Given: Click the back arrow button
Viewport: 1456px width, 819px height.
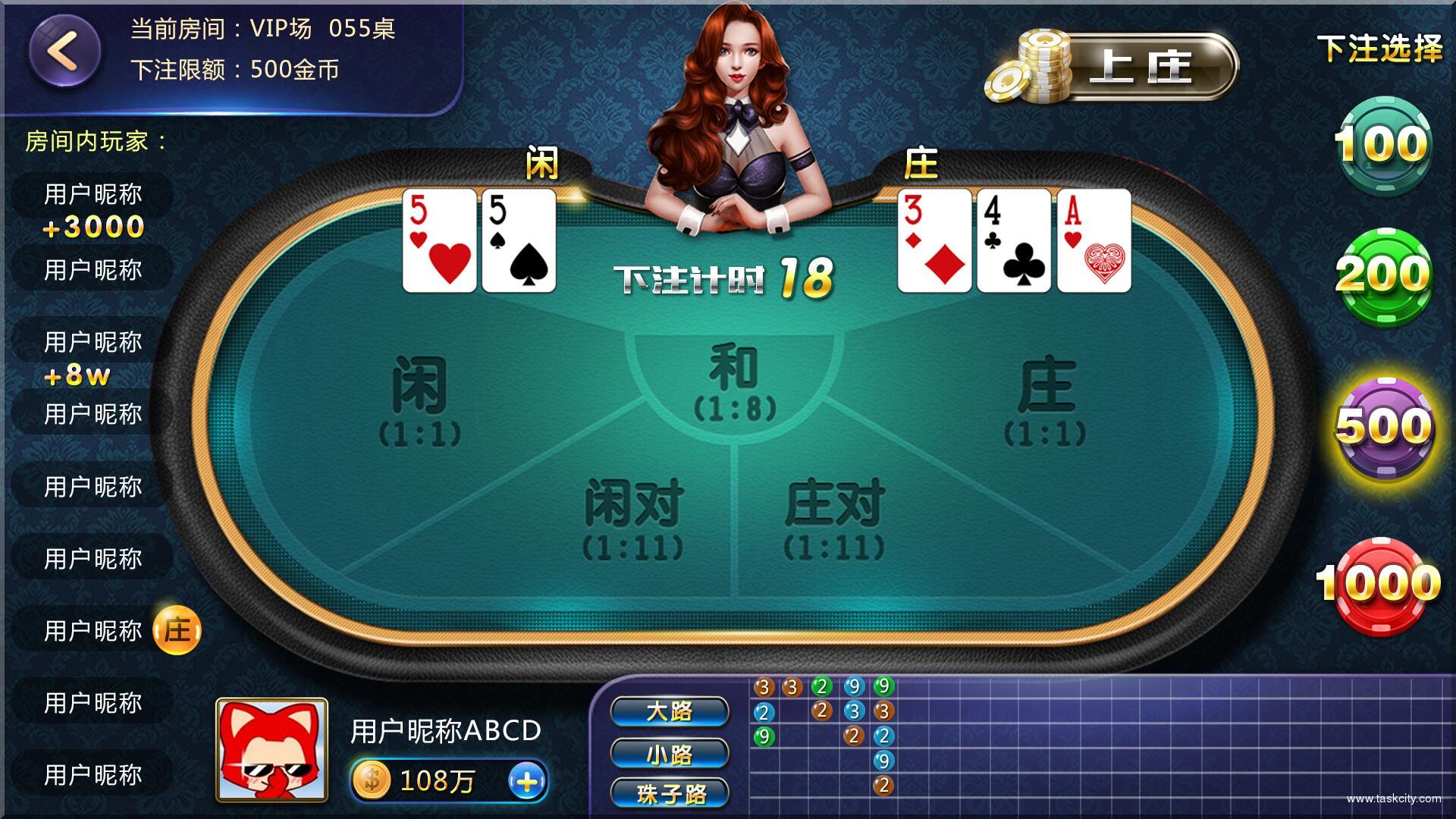Looking at the screenshot, I should 64,51.
